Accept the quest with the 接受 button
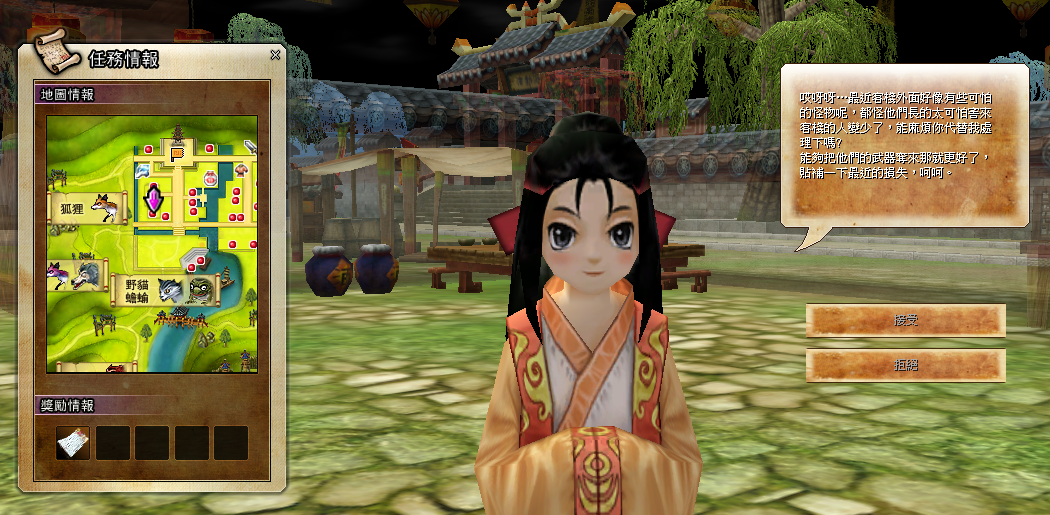 [x=905, y=321]
